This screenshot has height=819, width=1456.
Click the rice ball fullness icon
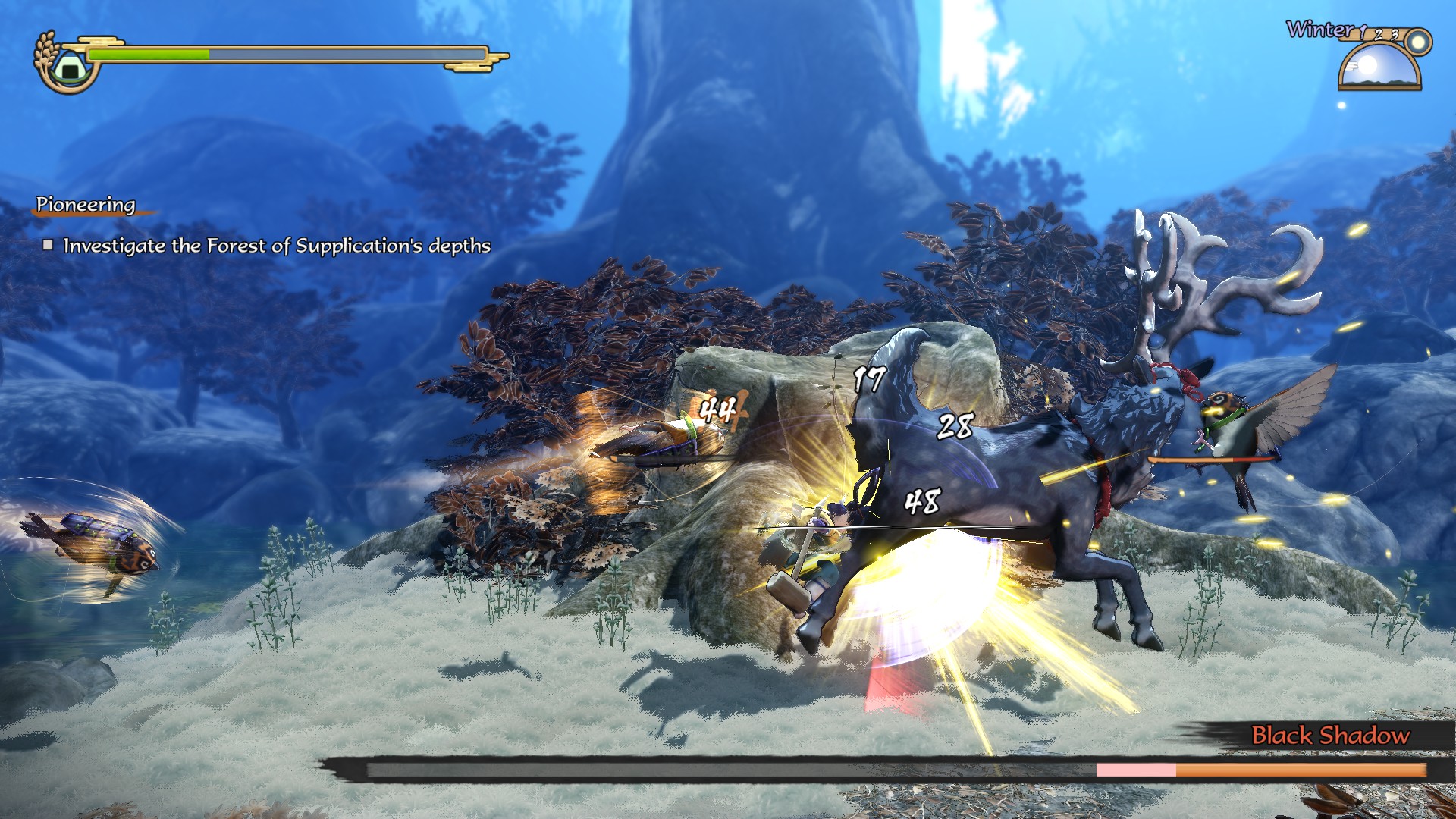pyautogui.click(x=68, y=67)
